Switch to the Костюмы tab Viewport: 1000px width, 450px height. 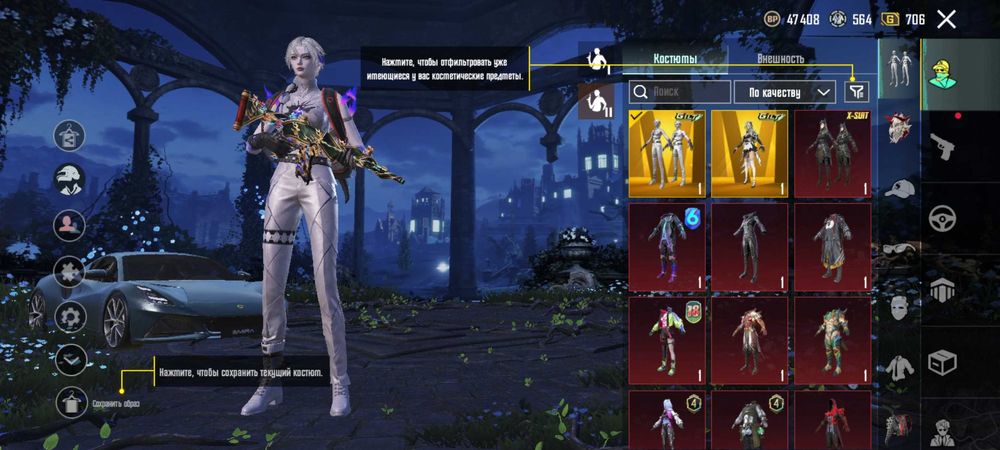pos(675,59)
